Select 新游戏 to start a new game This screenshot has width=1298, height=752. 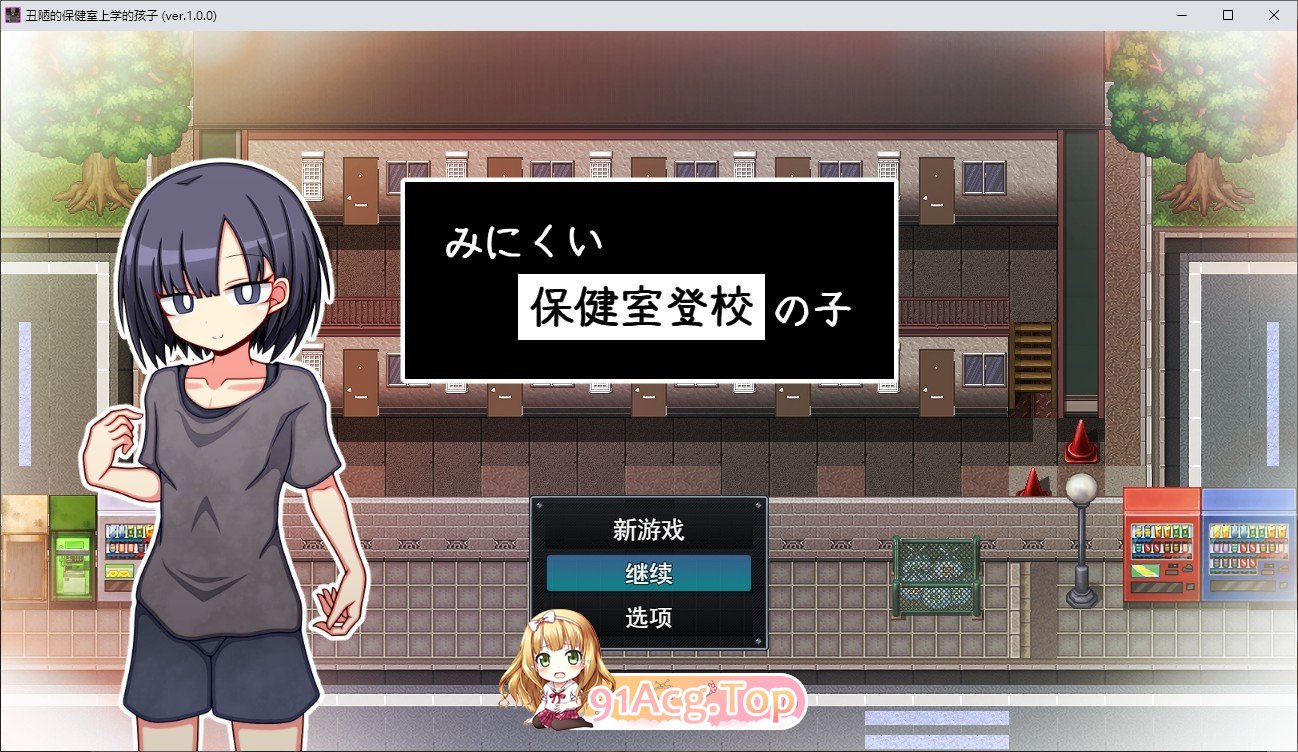point(648,529)
